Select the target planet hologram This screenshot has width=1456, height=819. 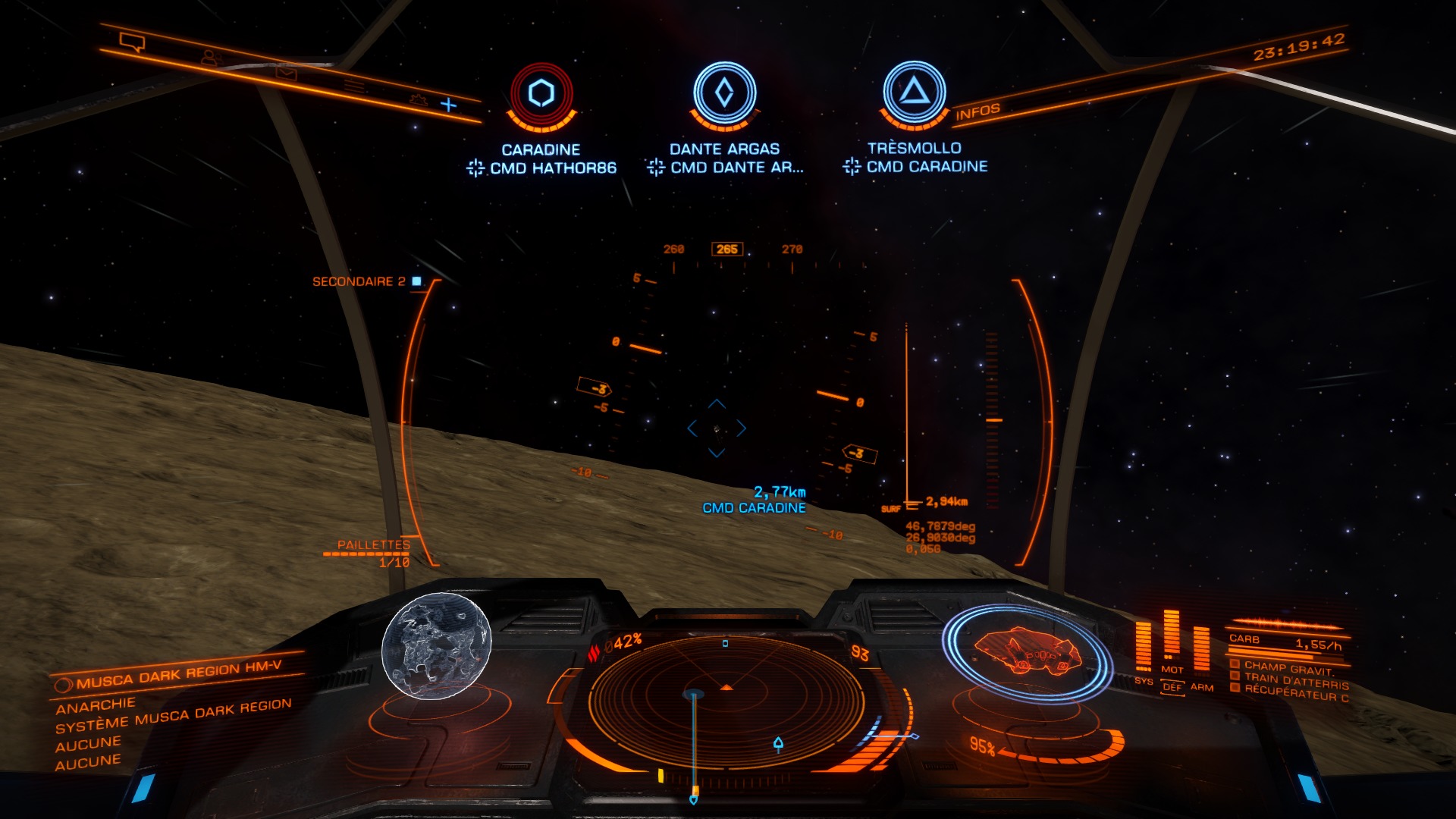(436, 645)
